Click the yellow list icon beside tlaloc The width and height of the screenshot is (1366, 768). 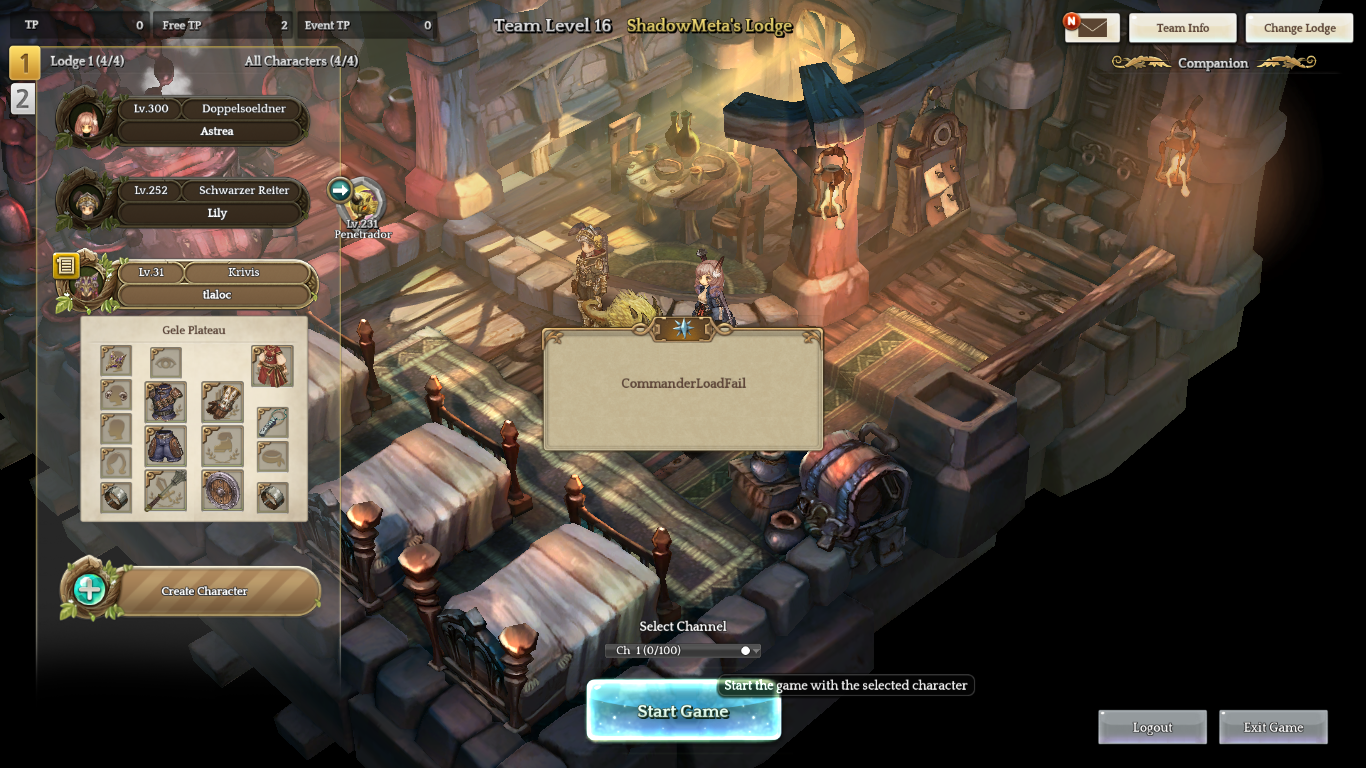click(x=66, y=265)
